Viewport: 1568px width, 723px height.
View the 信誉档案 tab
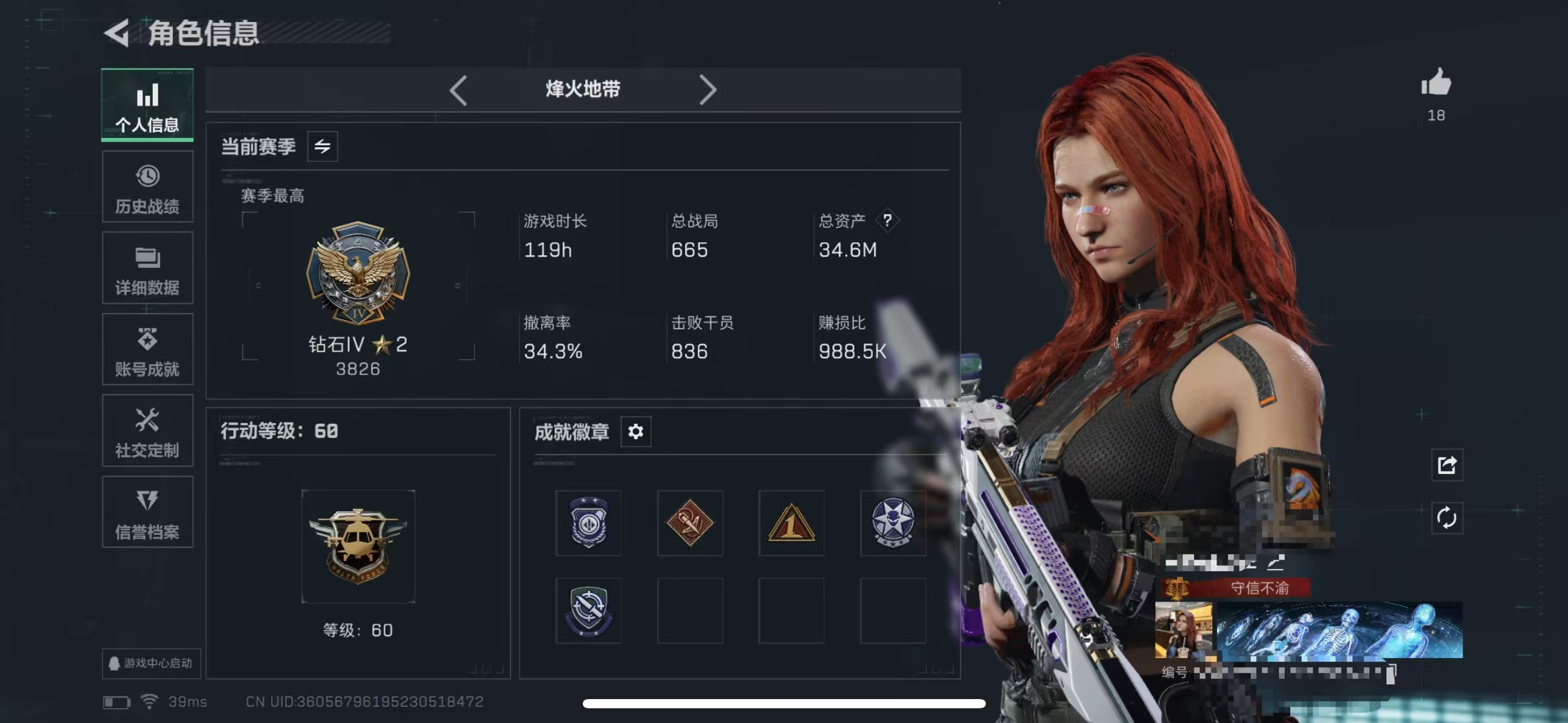[147, 512]
